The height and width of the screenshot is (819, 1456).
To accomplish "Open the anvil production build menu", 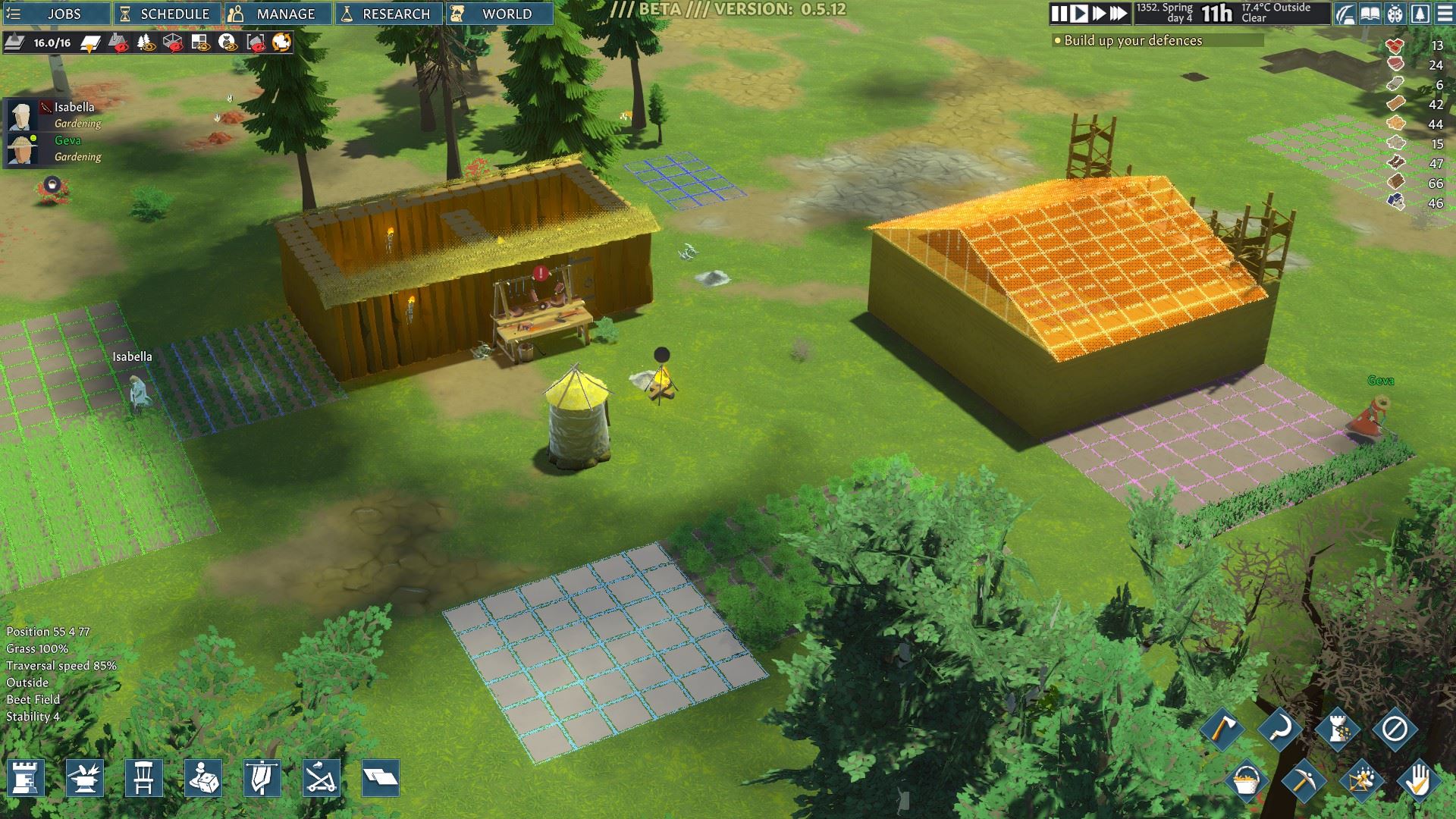I will [x=85, y=778].
